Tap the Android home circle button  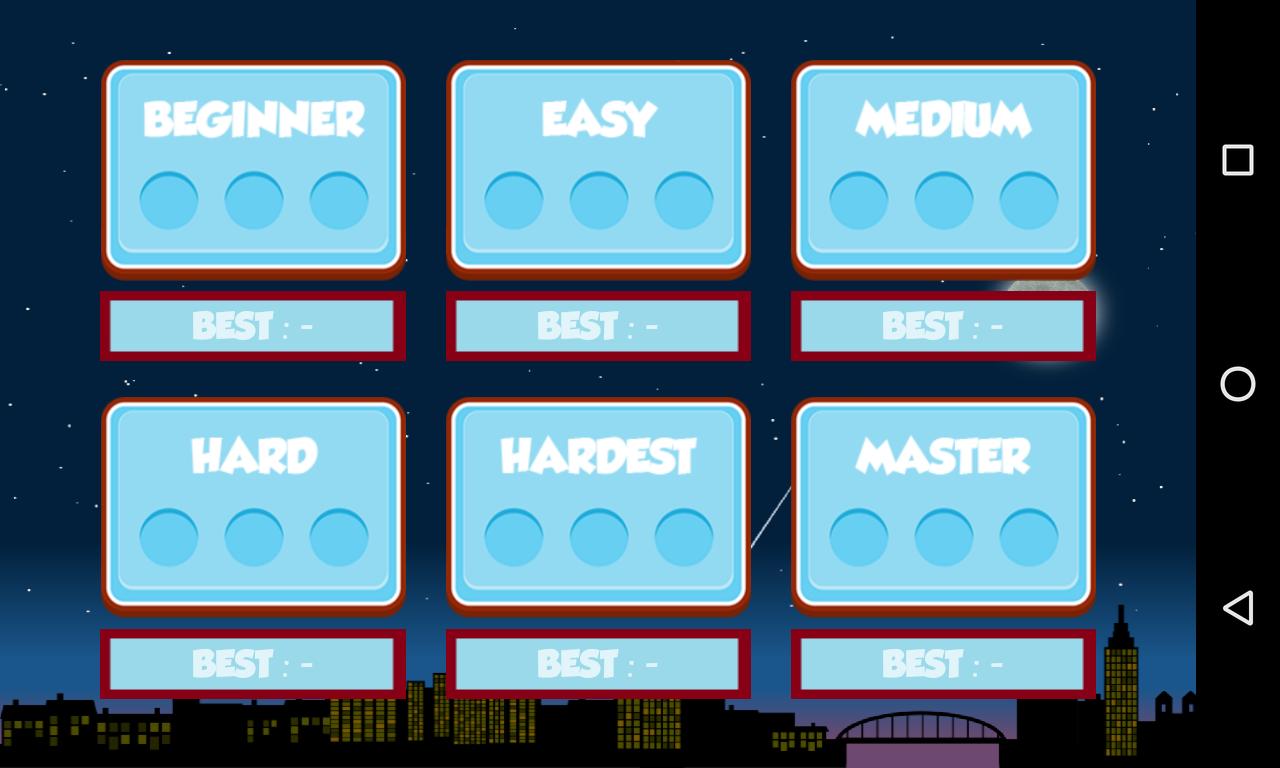[x=1237, y=384]
